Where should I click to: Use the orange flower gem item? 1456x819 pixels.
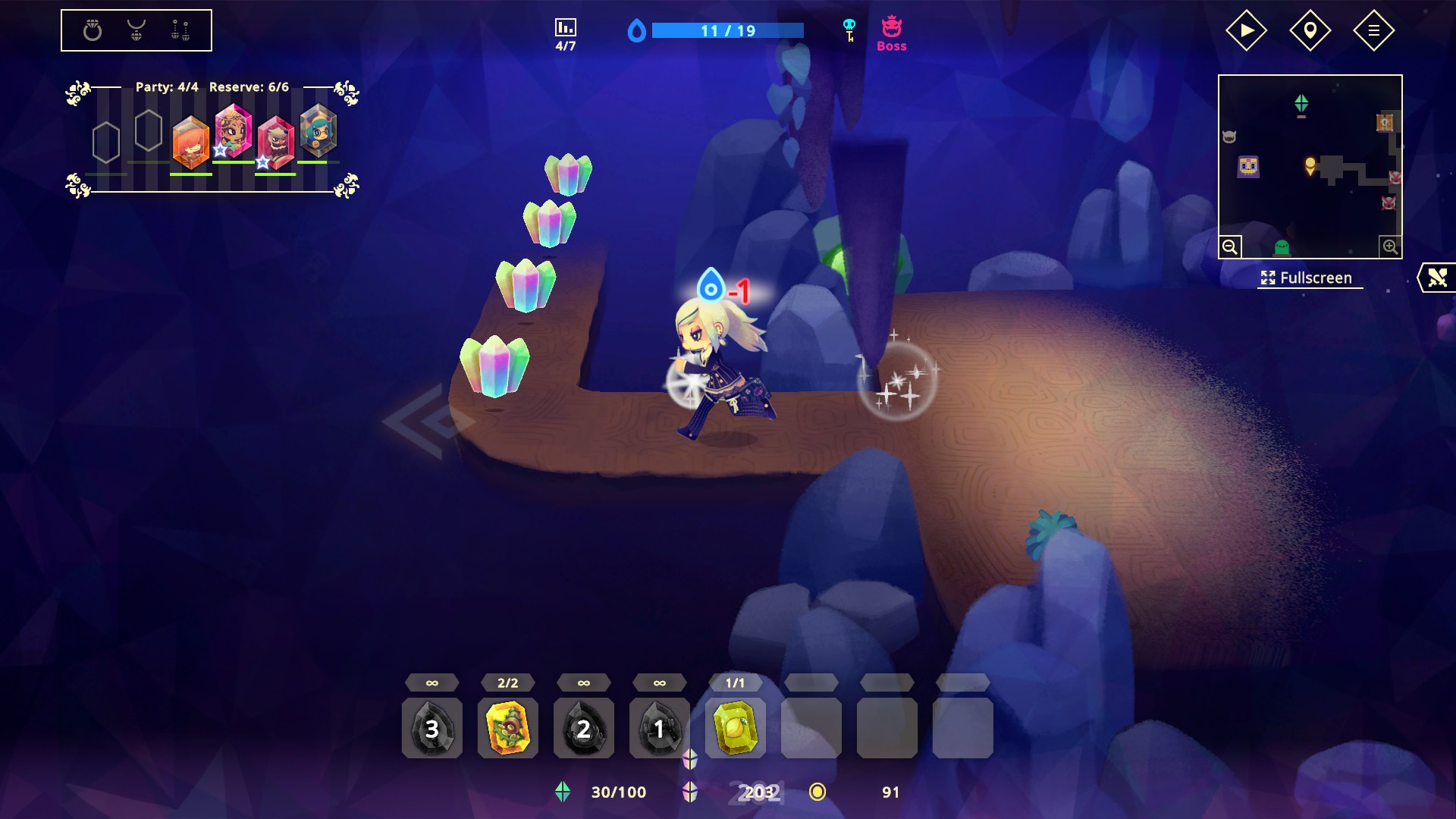pos(508,728)
